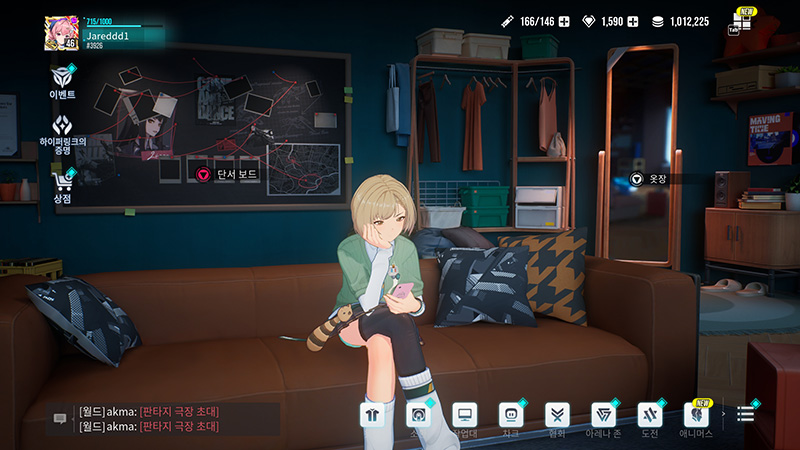Open the Jareddd1 player profile avatar

[x=61, y=33]
